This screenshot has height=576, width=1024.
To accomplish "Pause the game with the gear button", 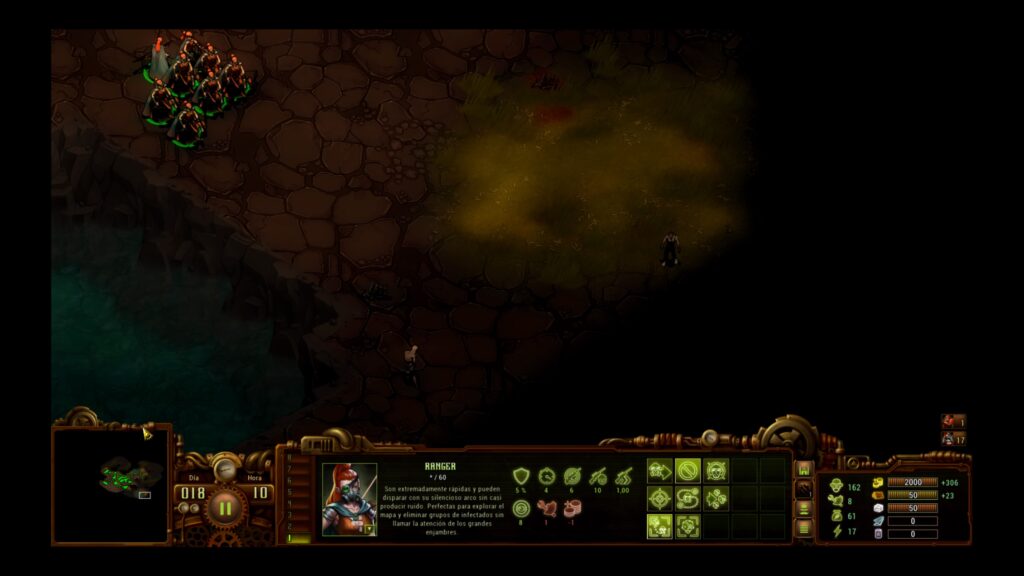I will [225, 507].
